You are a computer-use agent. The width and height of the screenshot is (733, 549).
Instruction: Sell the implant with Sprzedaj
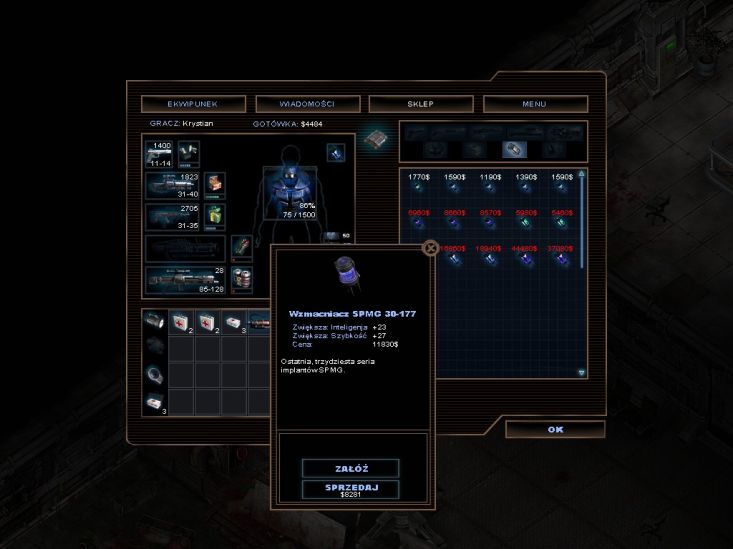(350, 489)
